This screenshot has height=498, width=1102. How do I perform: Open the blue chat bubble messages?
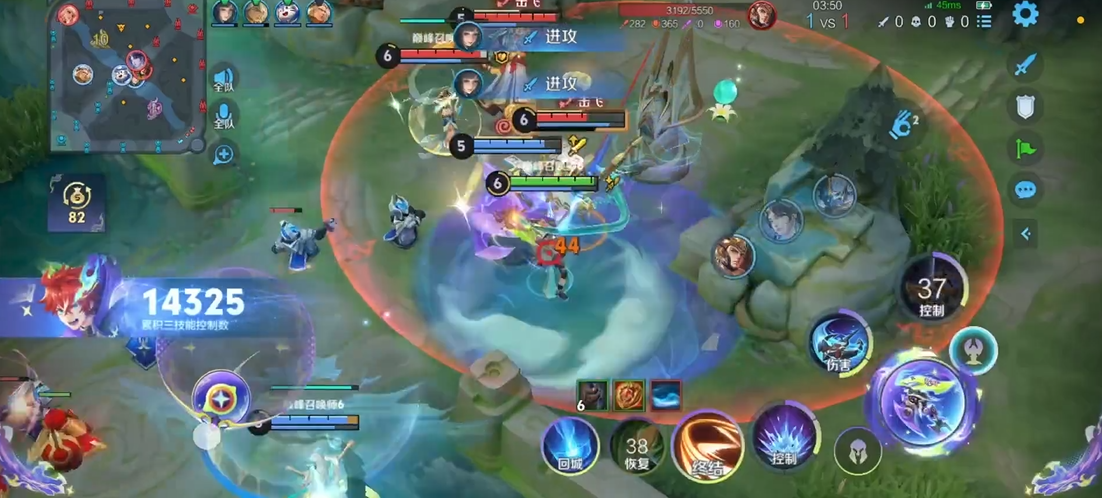1025,189
